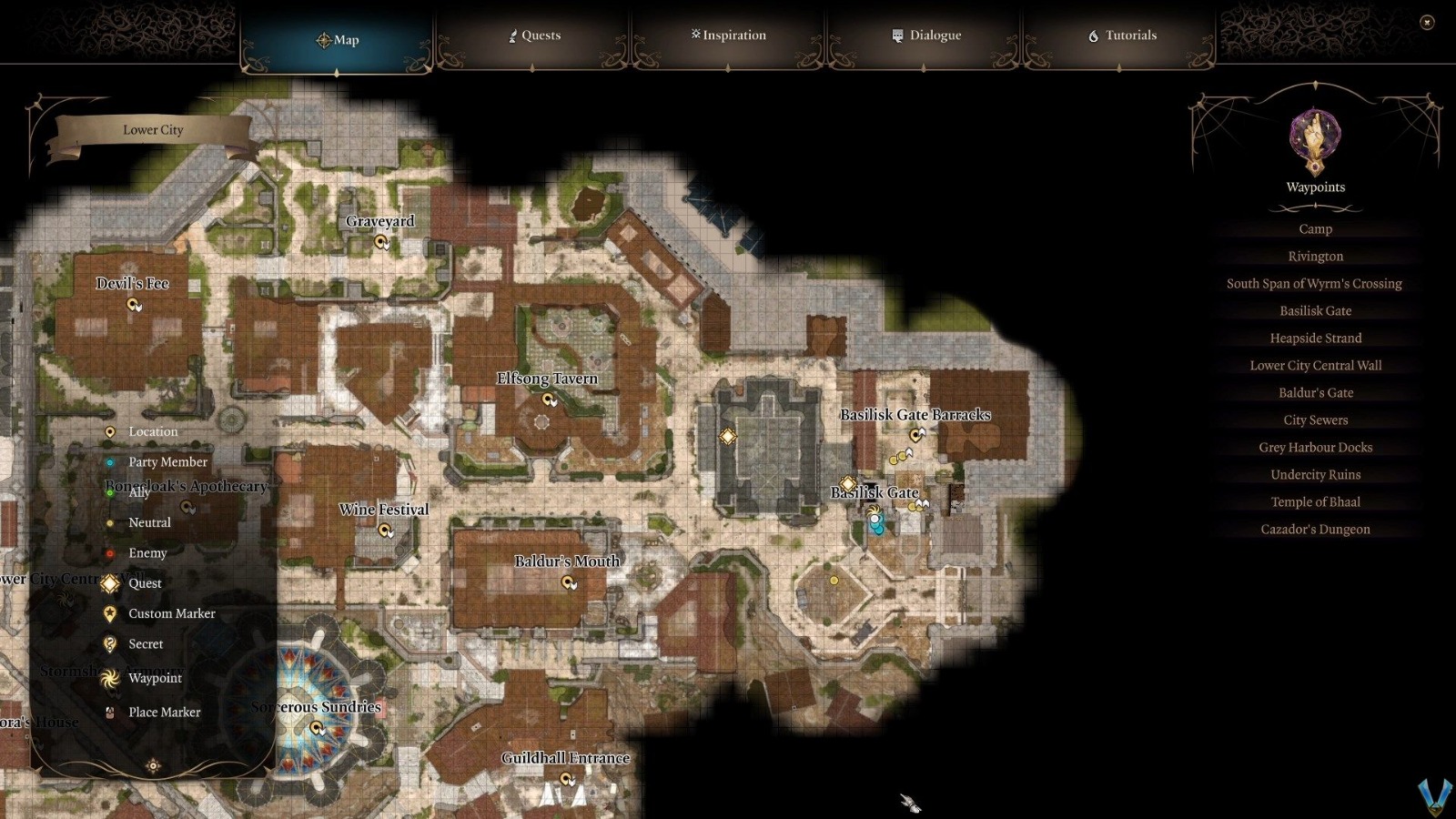Screen dimensions: 1456x819
Task: Open the Dialogue tab
Action: click(925, 35)
